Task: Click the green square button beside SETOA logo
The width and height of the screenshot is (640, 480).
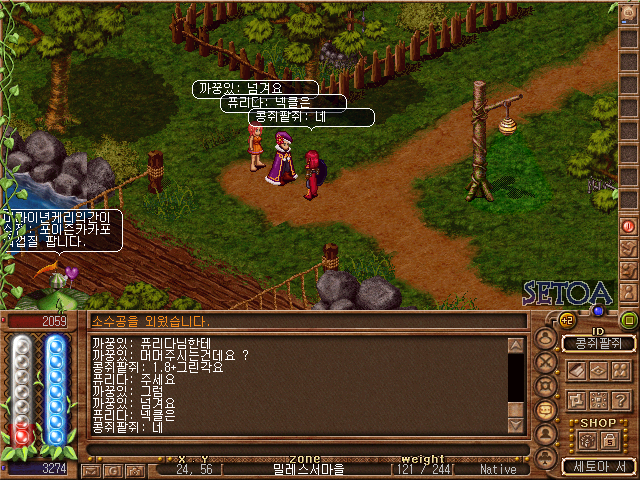Action: pyautogui.click(x=628, y=320)
